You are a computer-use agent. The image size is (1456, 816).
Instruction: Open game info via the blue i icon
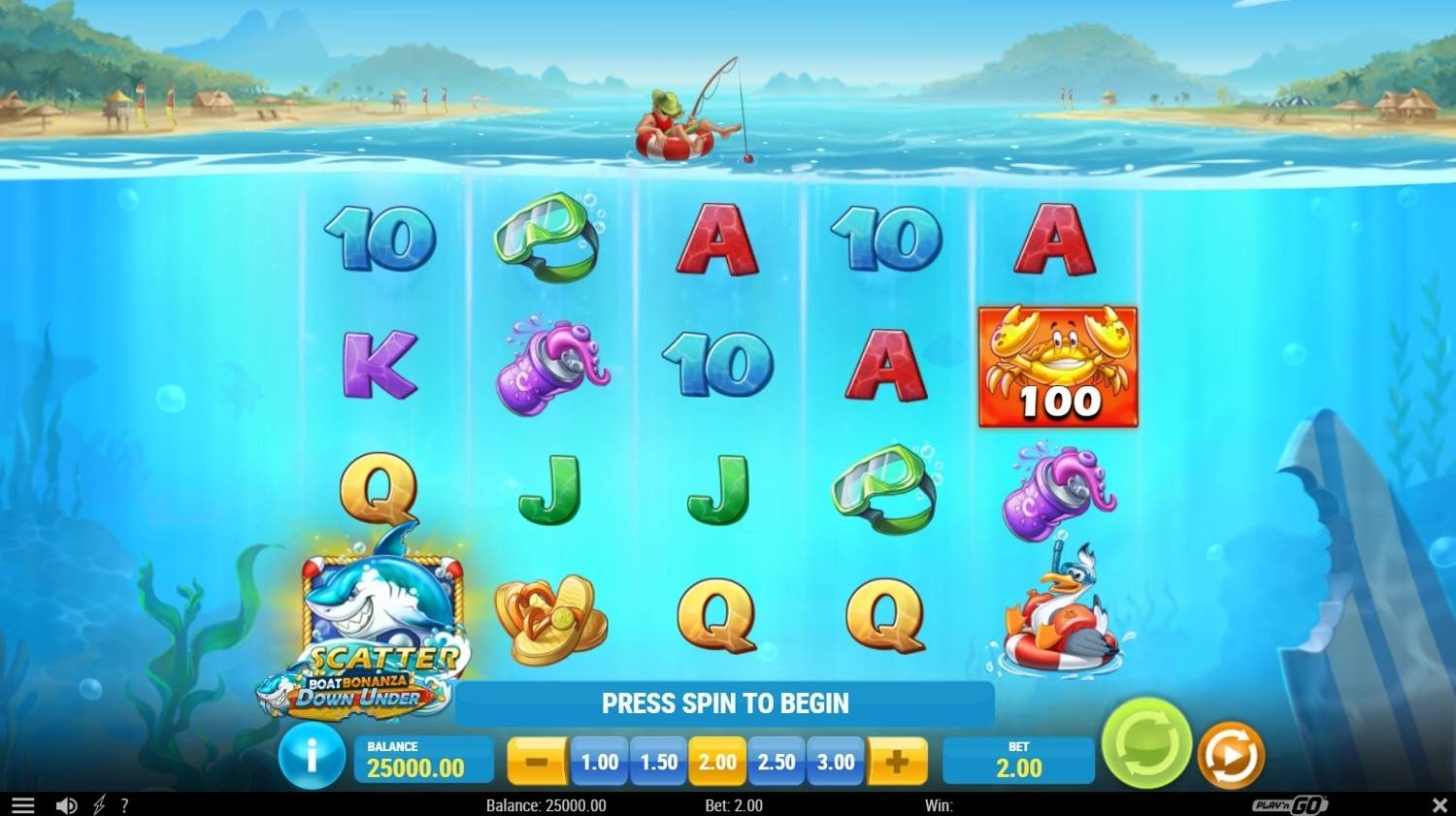312,760
